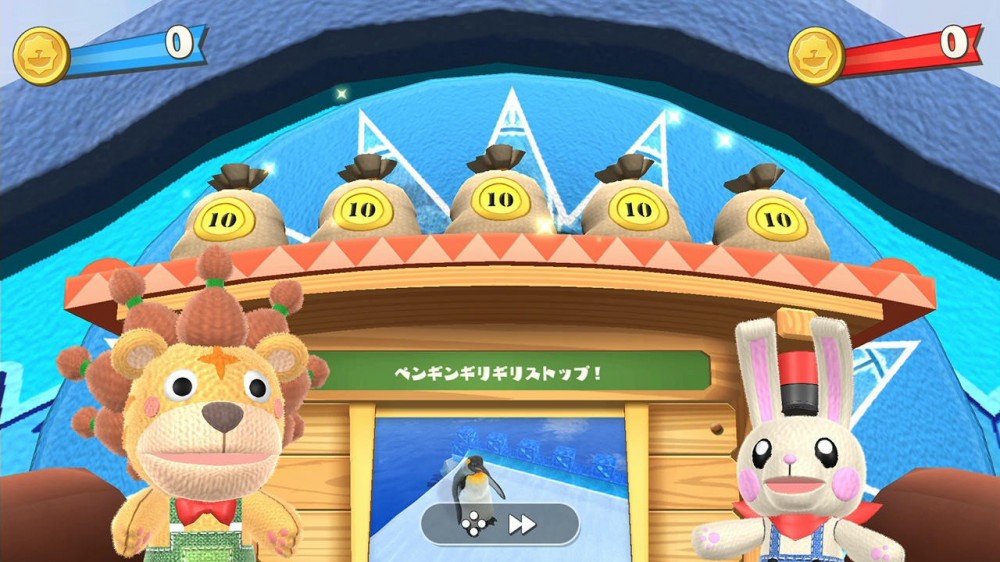Skip ahead with the fast-forward arrows

coord(522,524)
